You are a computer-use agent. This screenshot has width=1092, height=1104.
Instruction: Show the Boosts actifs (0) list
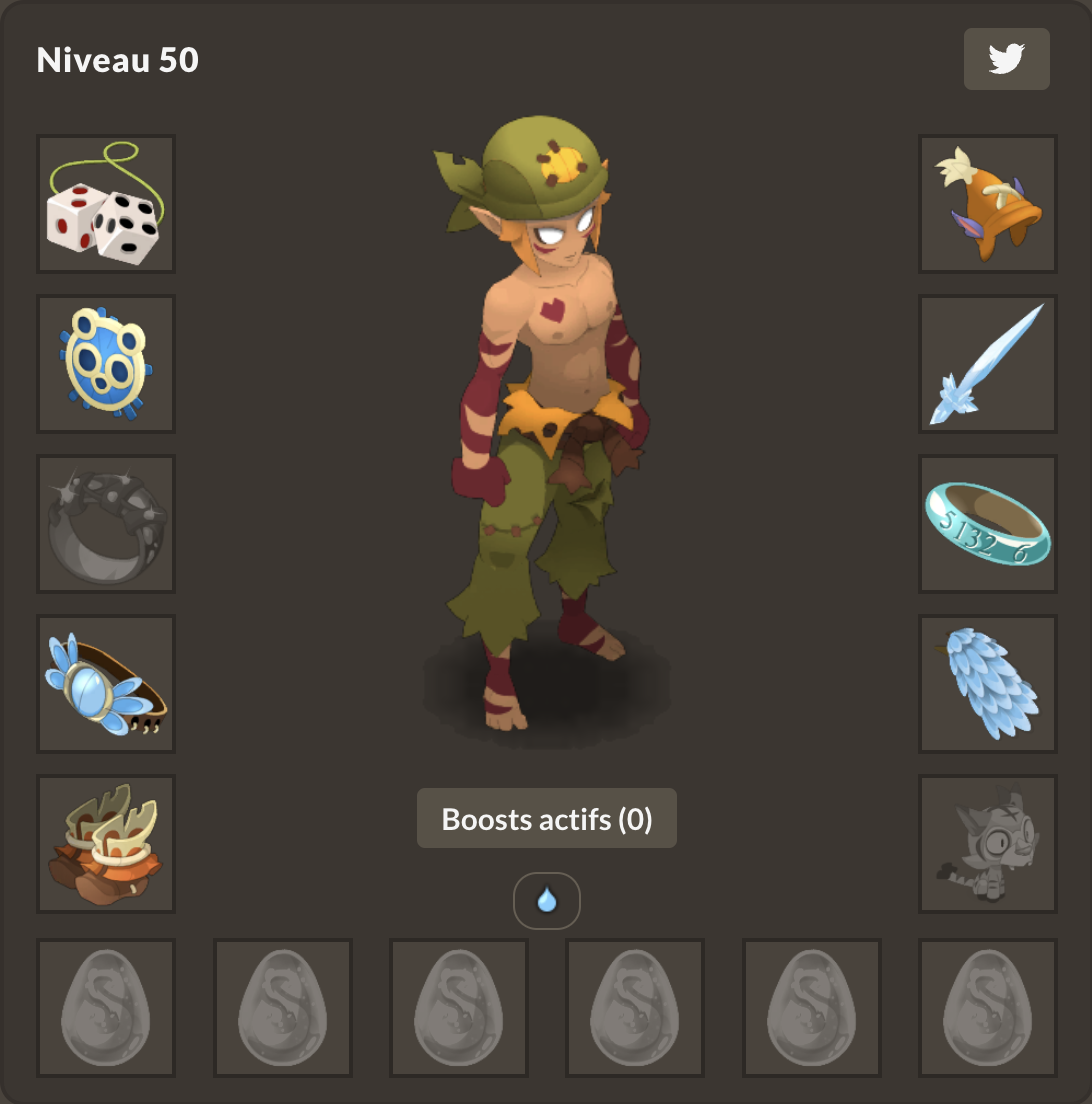pyautogui.click(x=547, y=819)
